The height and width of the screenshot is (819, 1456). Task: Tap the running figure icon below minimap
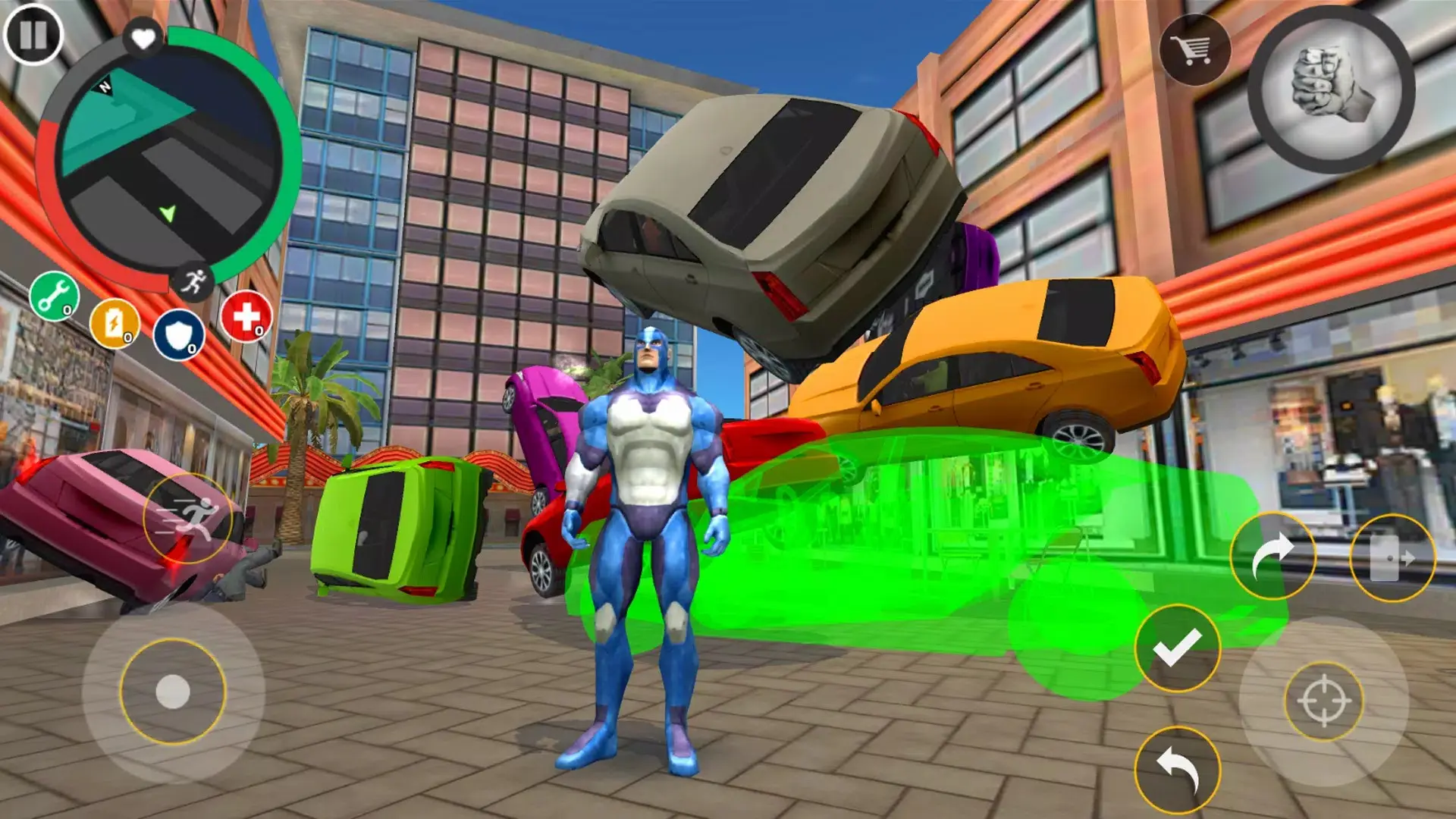(x=194, y=282)
